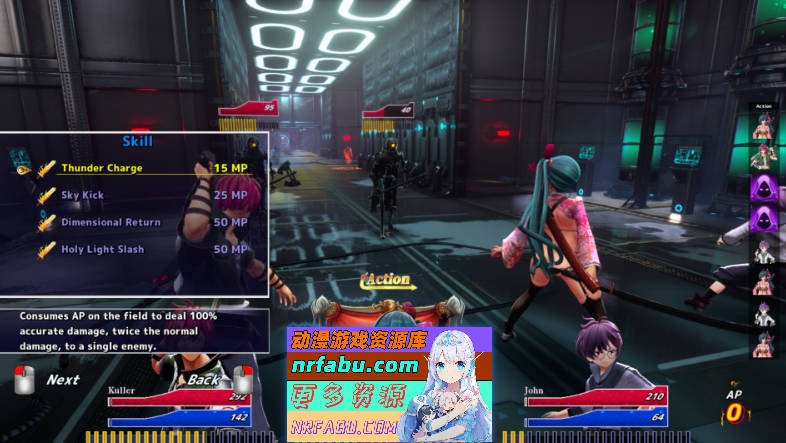Go to the Next skill page
786x443 pixels.
click(62, 380)
